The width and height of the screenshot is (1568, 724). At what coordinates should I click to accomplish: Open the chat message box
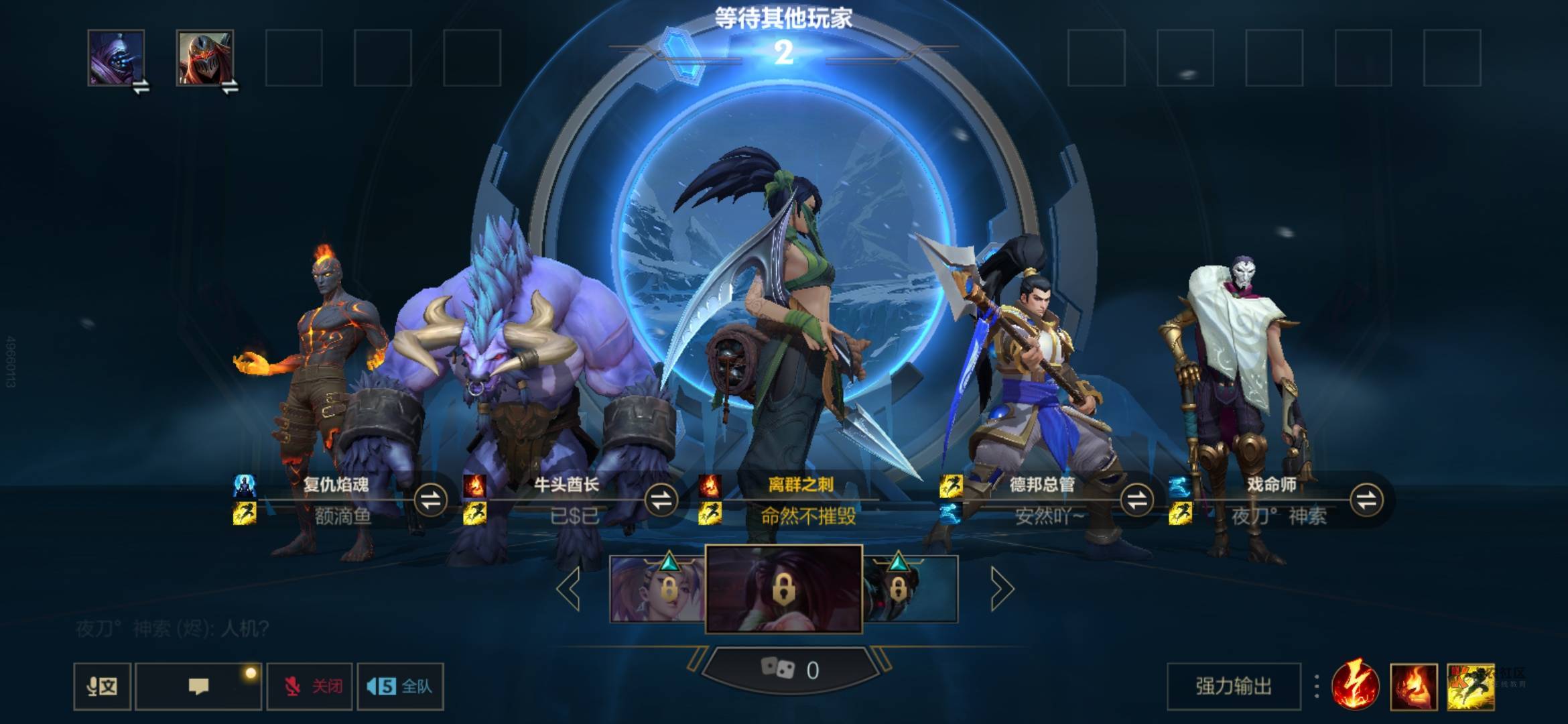[198, 686]
